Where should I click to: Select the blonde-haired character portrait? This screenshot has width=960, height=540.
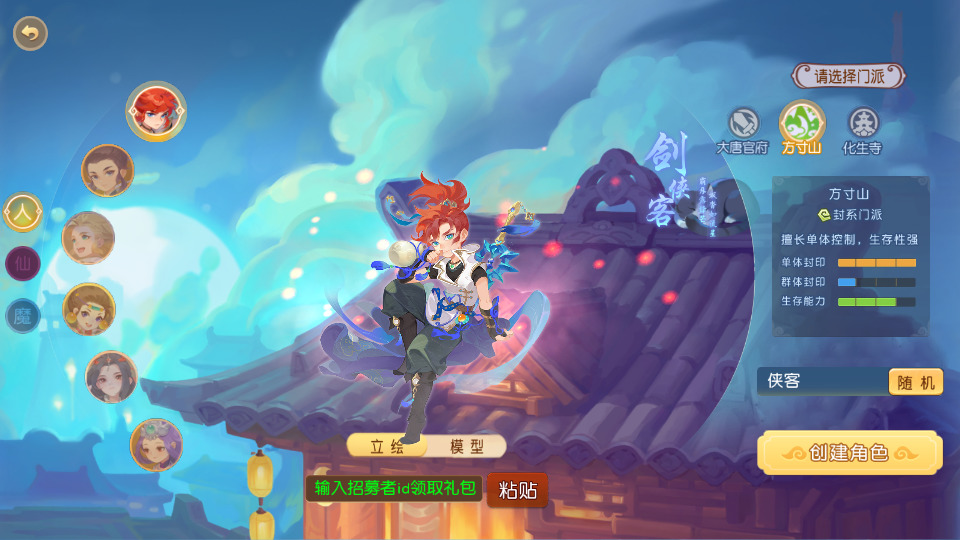click(88, 238)
